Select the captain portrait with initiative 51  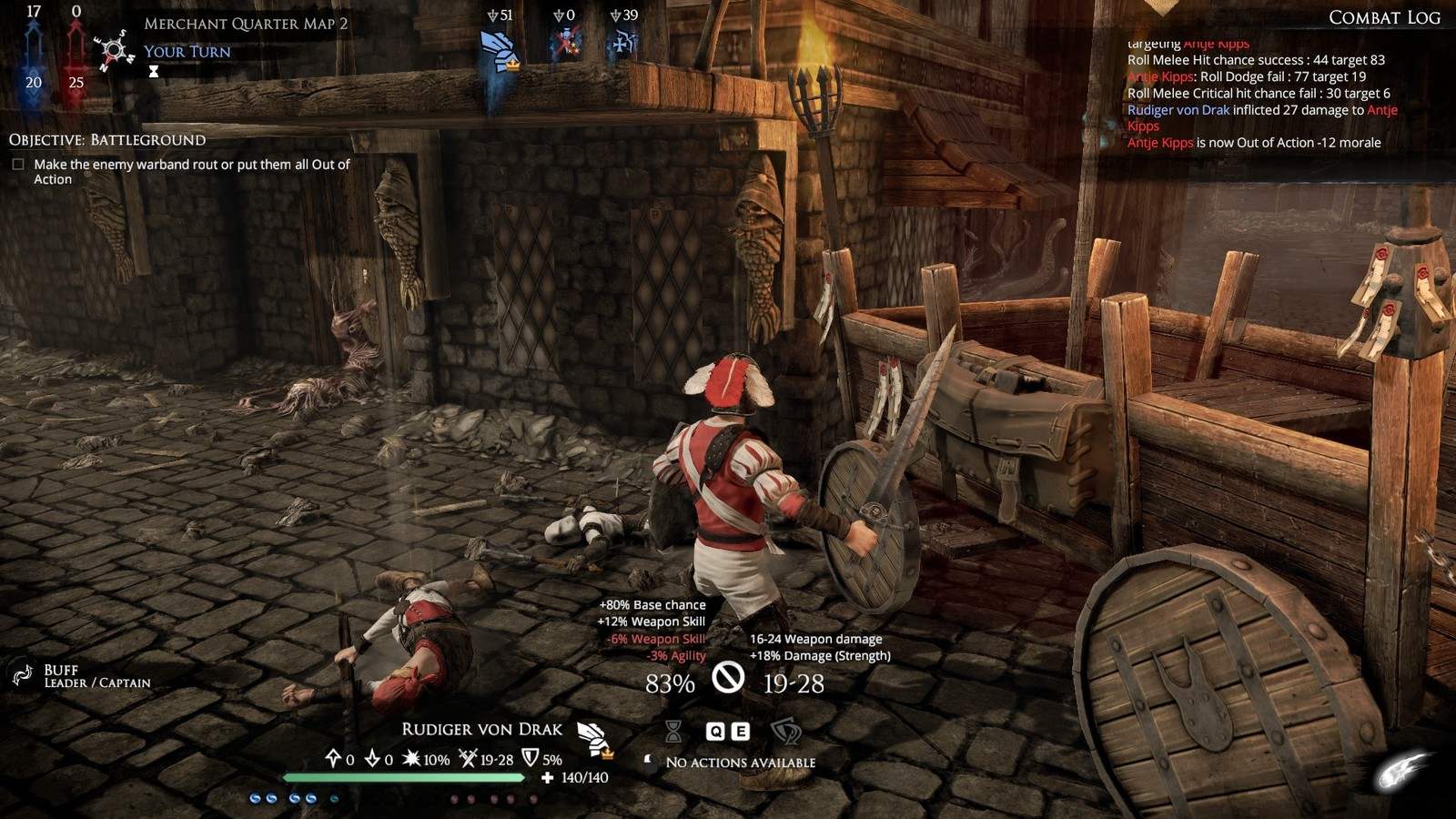coord(498,51)
